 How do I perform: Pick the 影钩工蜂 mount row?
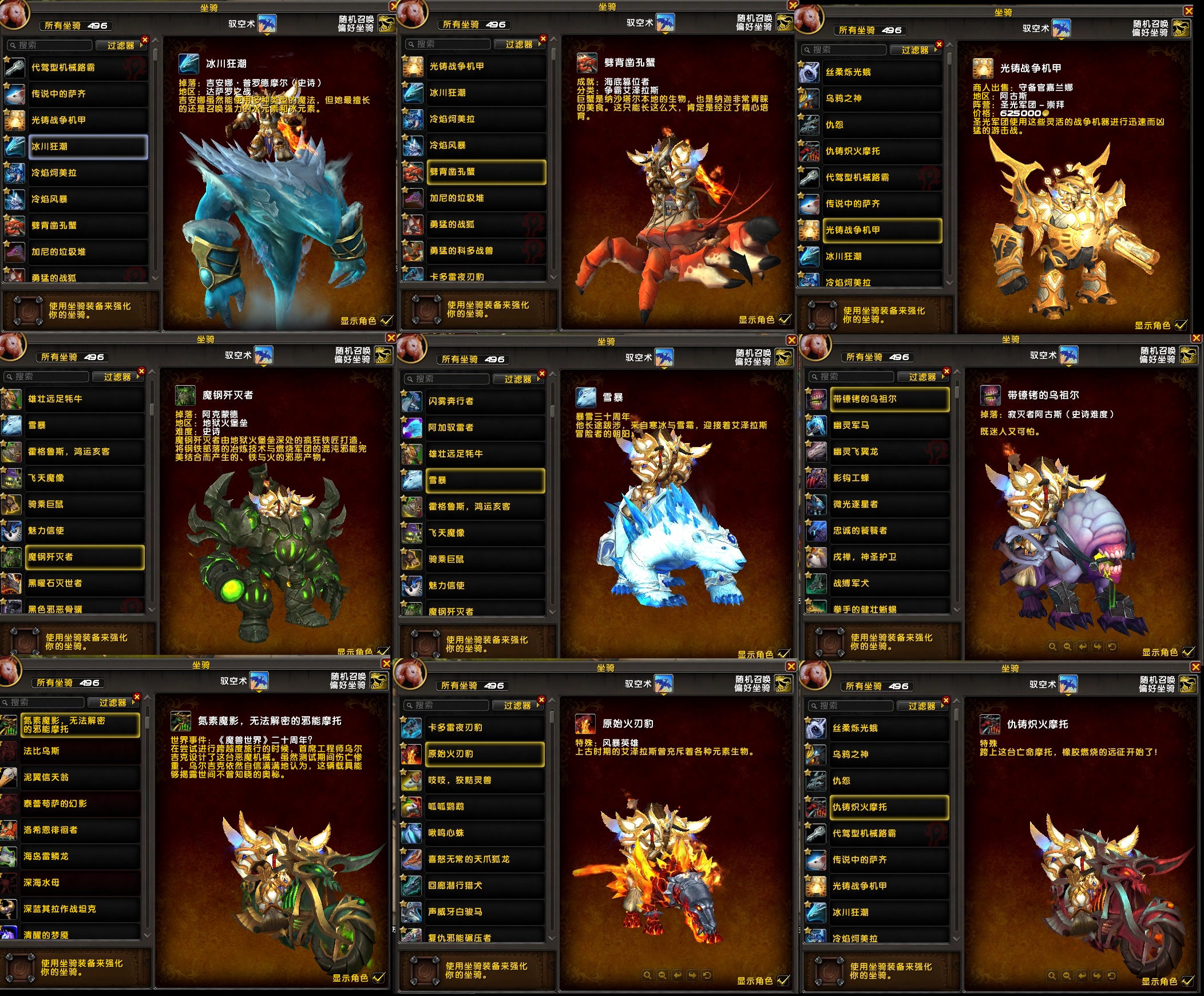click(x=889, y=478)
